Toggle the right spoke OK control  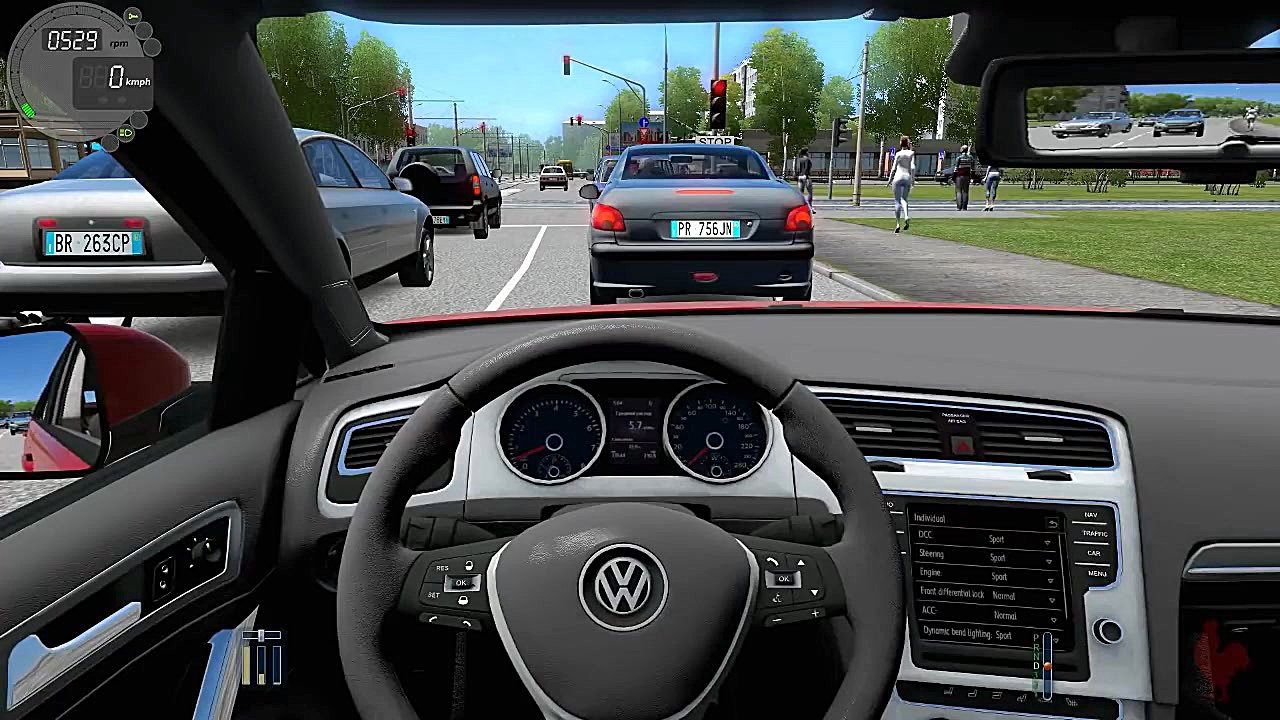783,578
